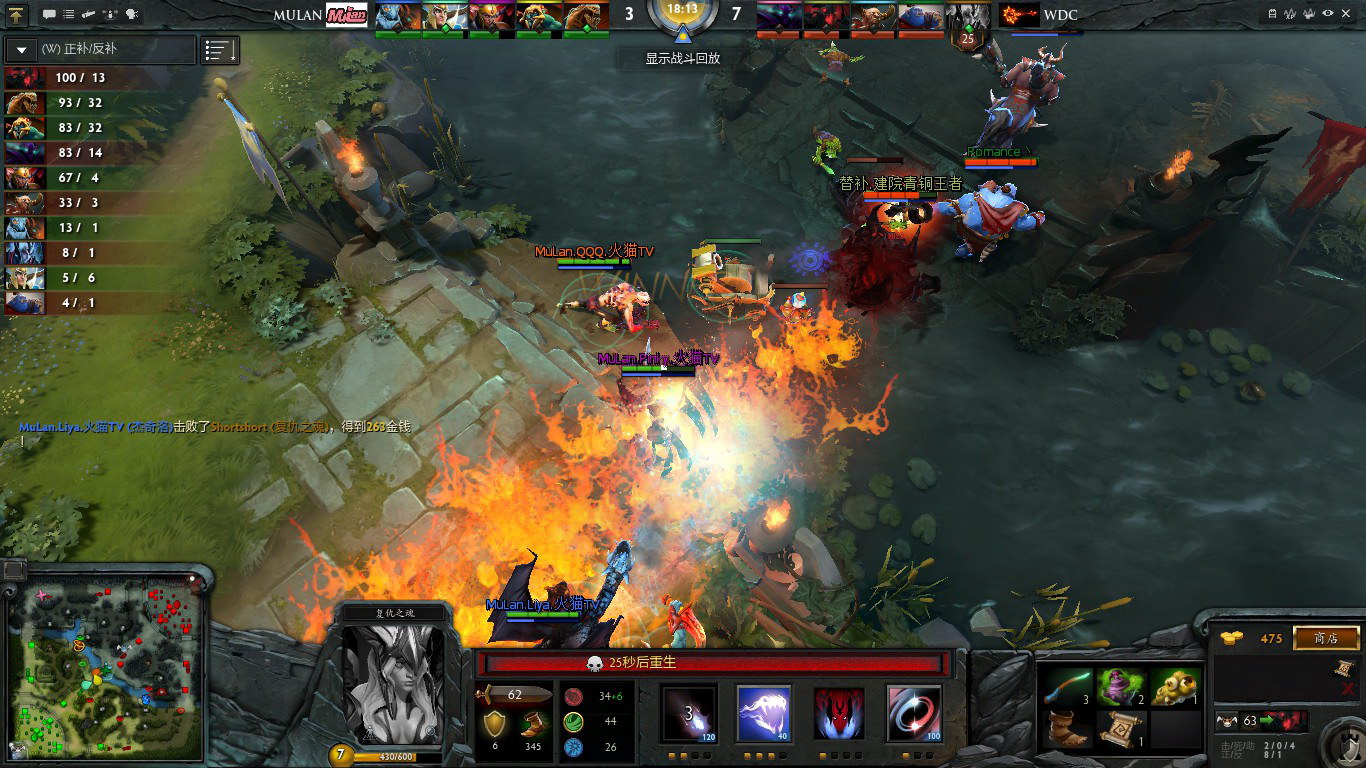Open the 商店 shop button
The width and height of the screenshot is (1366, 768).
(x=1326, y=638)
